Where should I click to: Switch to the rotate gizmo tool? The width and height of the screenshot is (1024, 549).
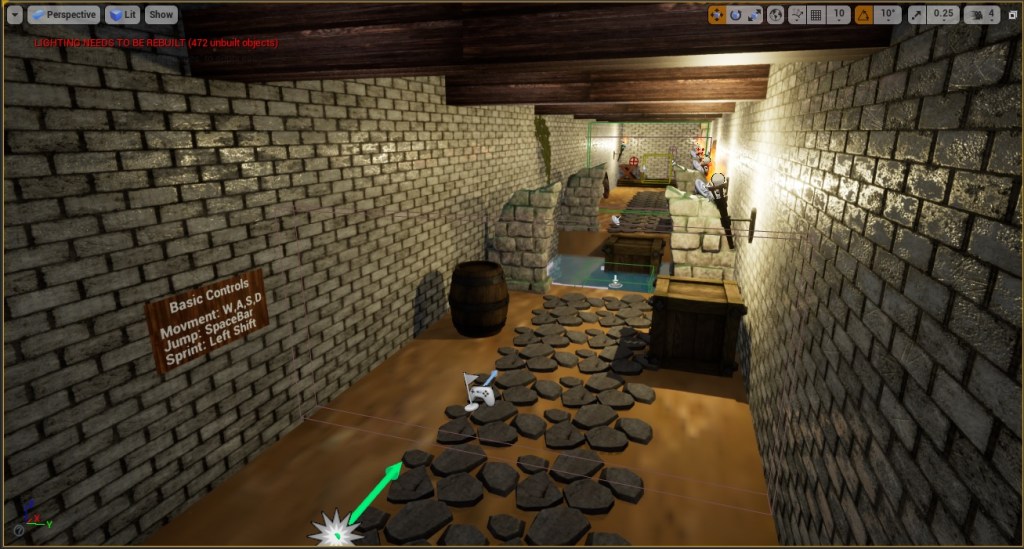click(x=736, y=15)
